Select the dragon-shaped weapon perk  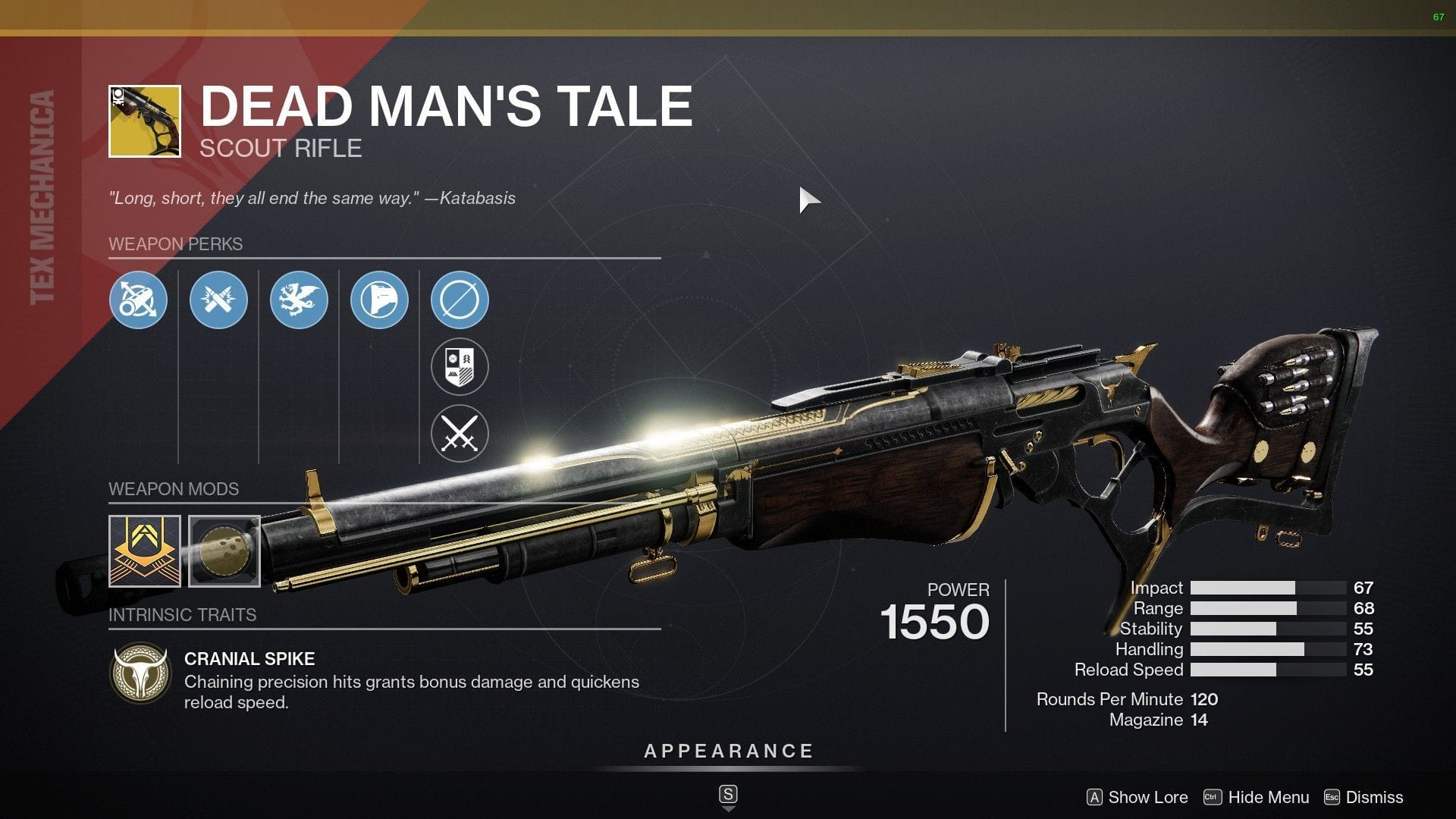tap(300, 300)
